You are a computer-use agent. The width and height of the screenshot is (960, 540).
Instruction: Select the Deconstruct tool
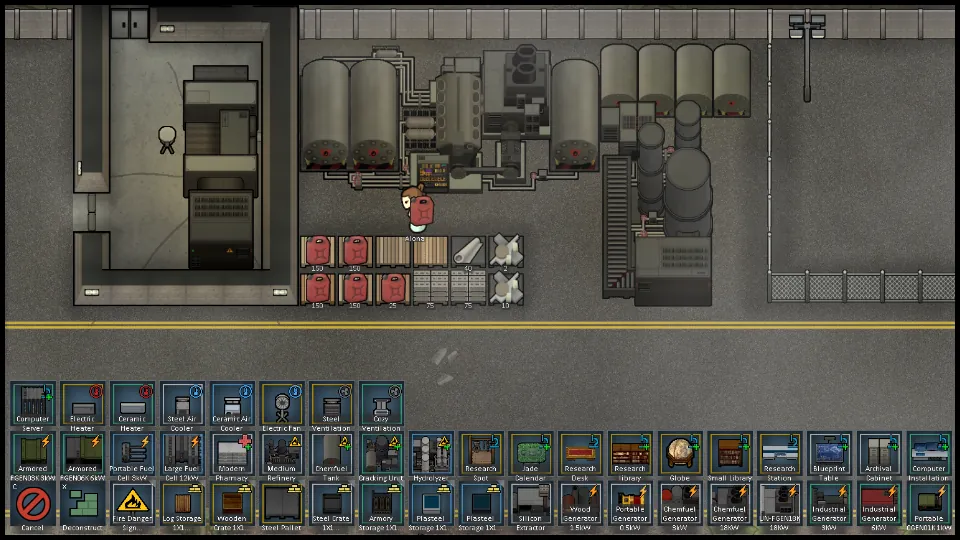pos(83,505)
